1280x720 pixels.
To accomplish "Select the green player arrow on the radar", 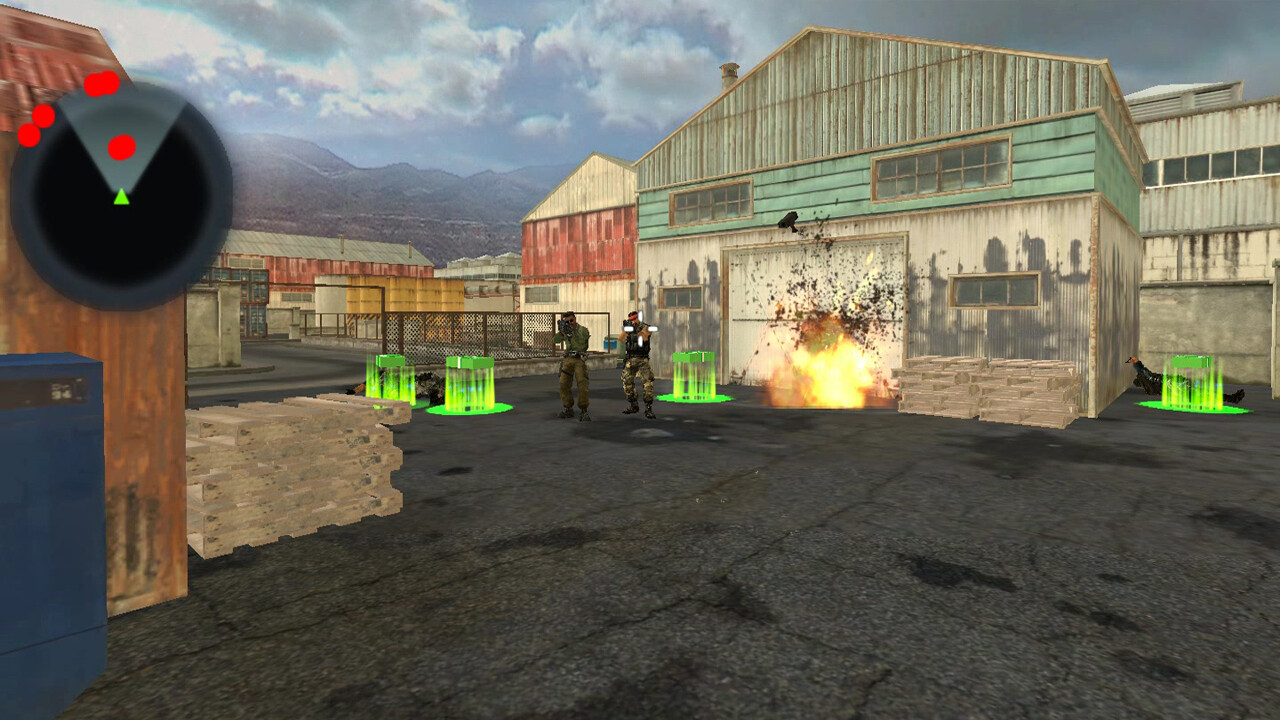I will [122, 197].
